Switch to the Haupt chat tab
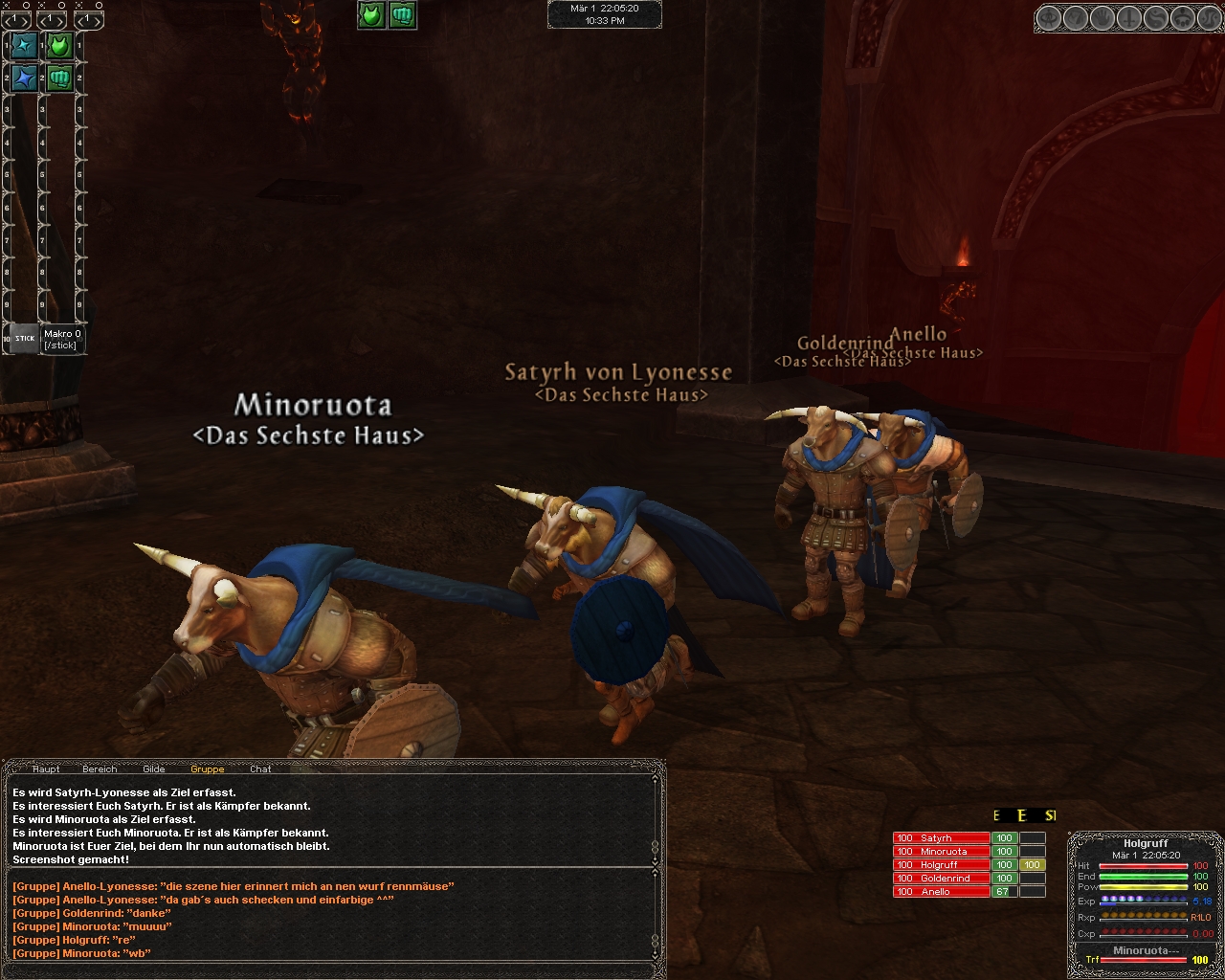Image resolution: width=1225 pixels, height=980 pixels. tap(46, 768)
